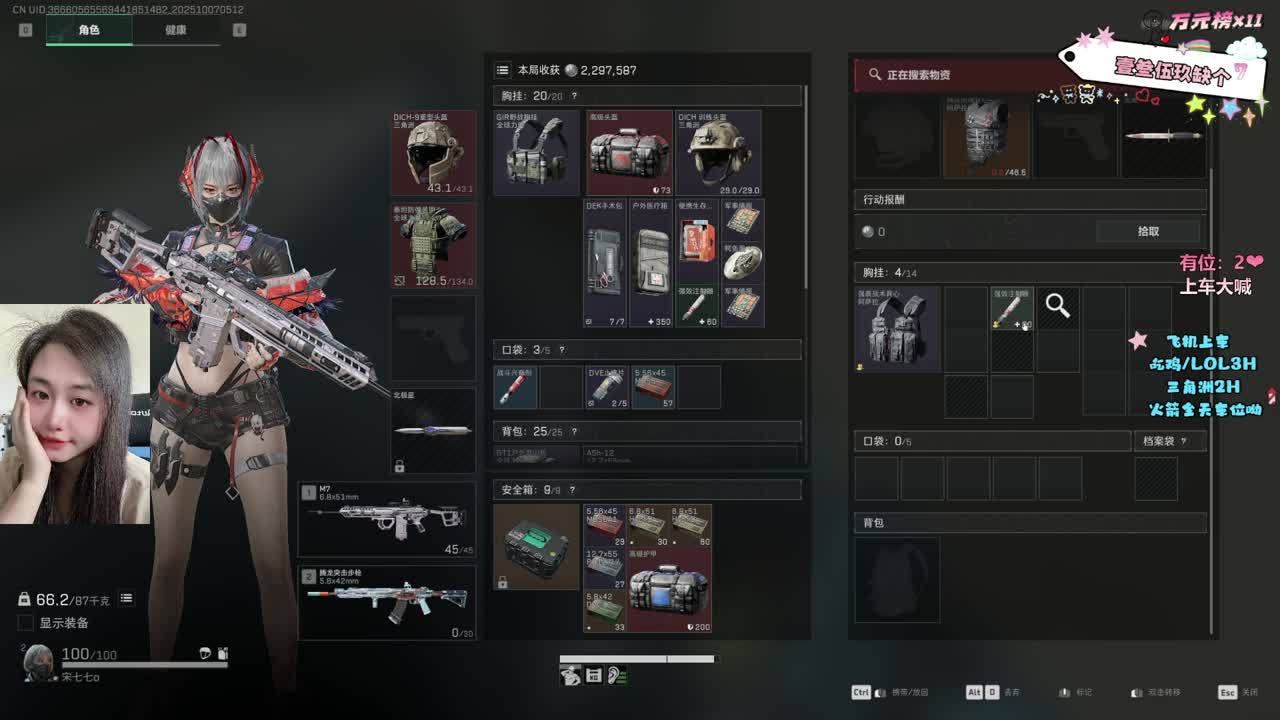Toggle the 显示装备 checkbox
Image resolution: width=1280 pixels, height=720 pixels.
tap(26, 623)
